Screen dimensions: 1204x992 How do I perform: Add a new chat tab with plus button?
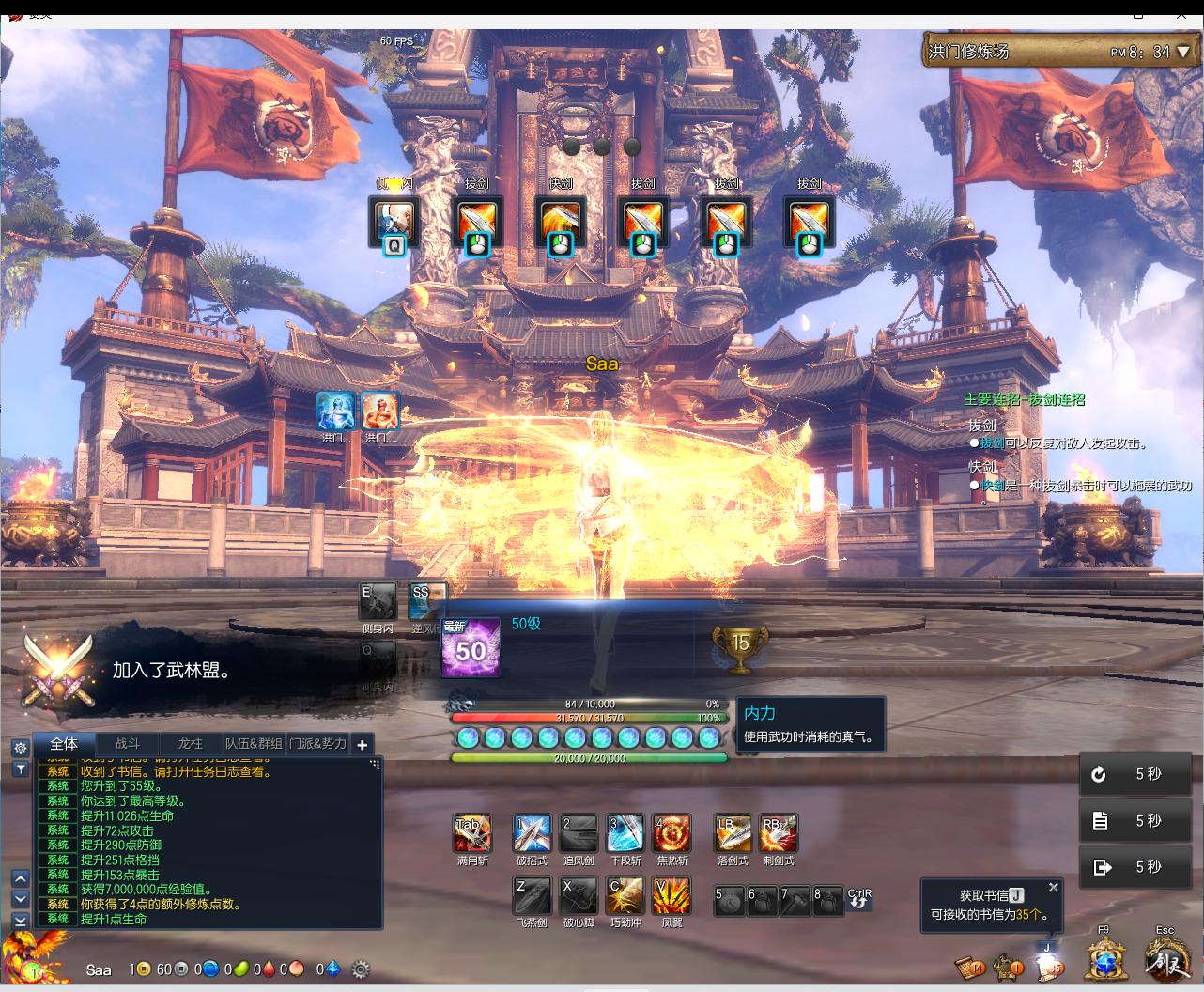363,745
